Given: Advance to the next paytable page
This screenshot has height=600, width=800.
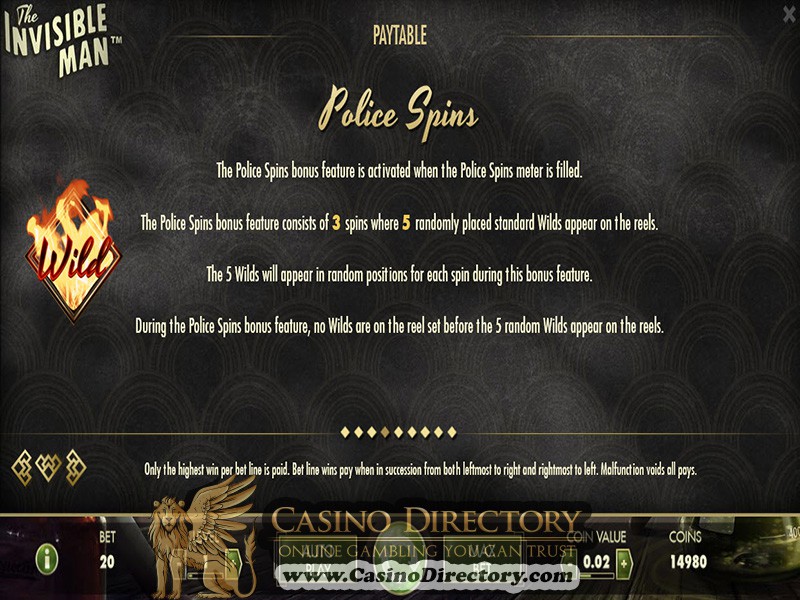Looking at the screenshot, I should 74,465.
